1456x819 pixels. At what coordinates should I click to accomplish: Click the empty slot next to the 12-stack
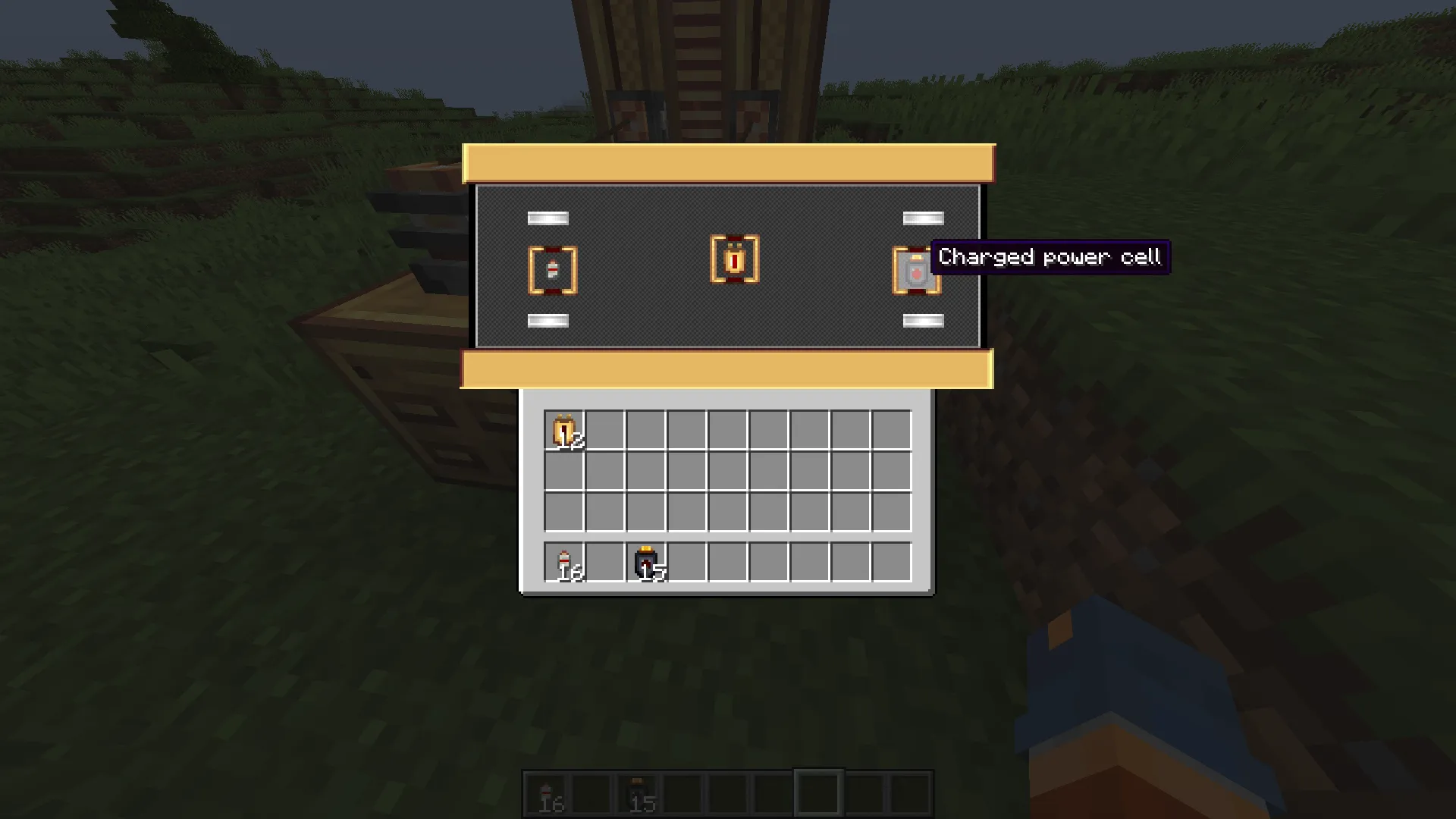coord(605,428)
